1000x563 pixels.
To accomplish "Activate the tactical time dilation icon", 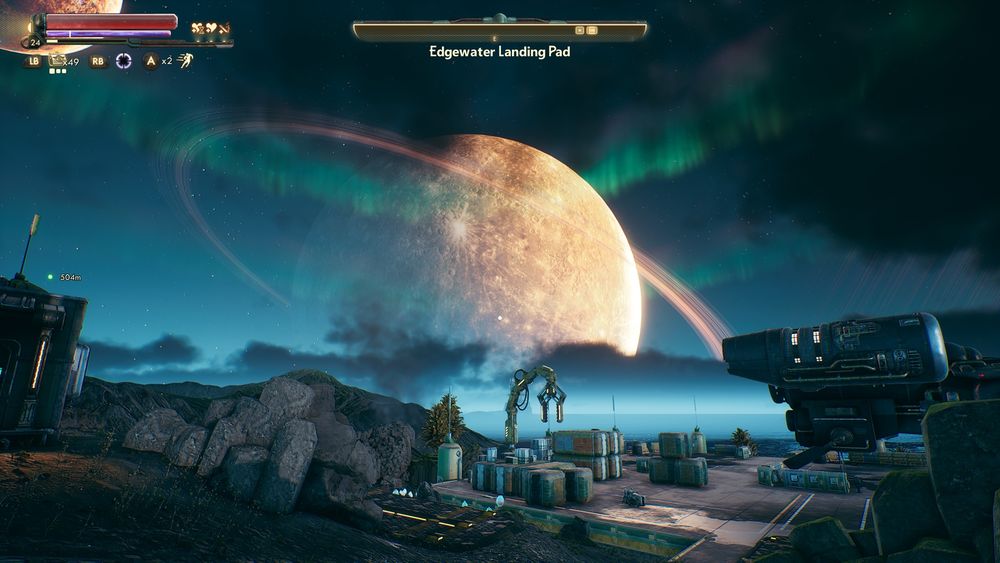I will (x=124, y=61).
